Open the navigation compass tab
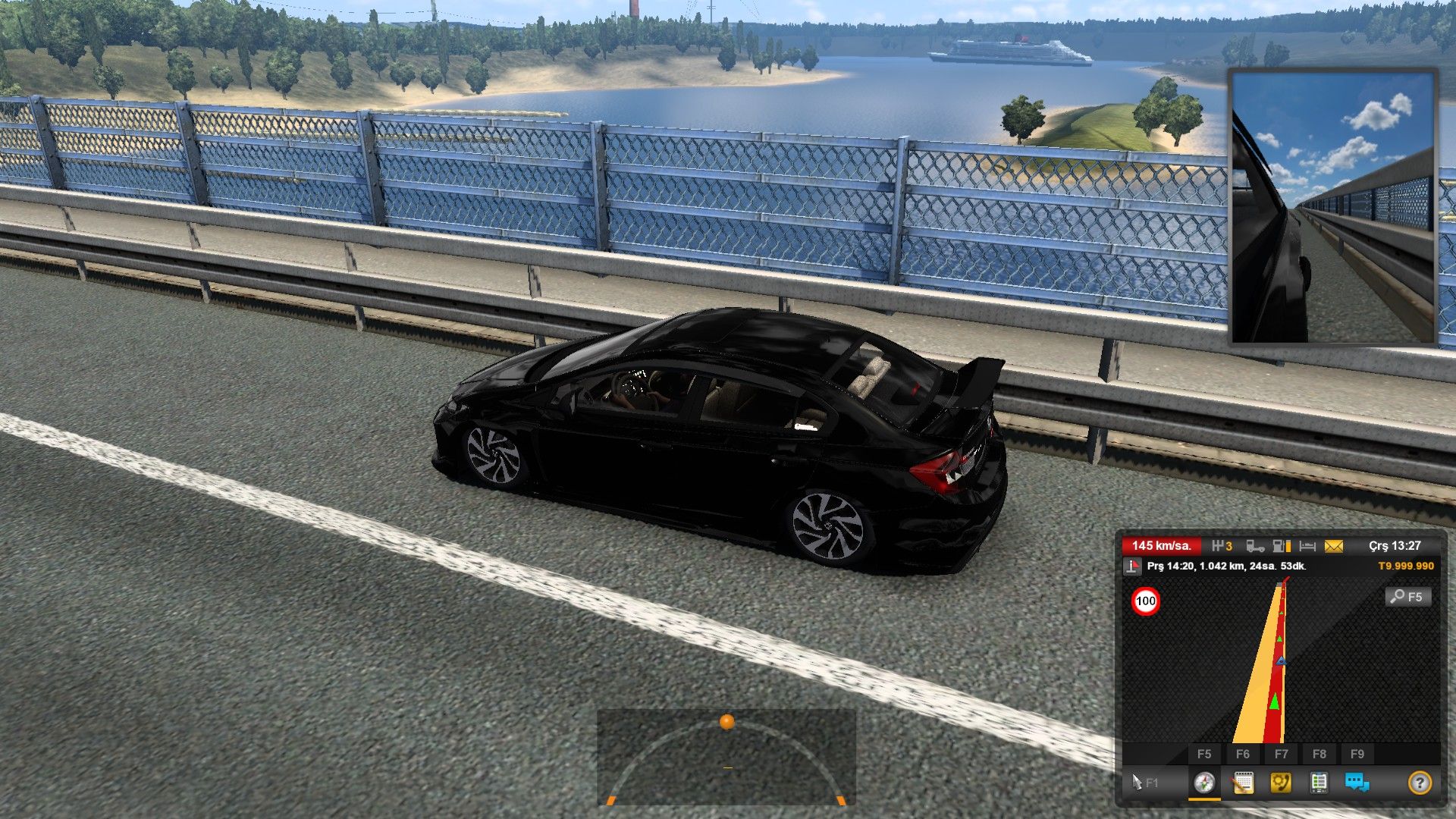This screenshot has width=1456, height=819. (1204, 782)
